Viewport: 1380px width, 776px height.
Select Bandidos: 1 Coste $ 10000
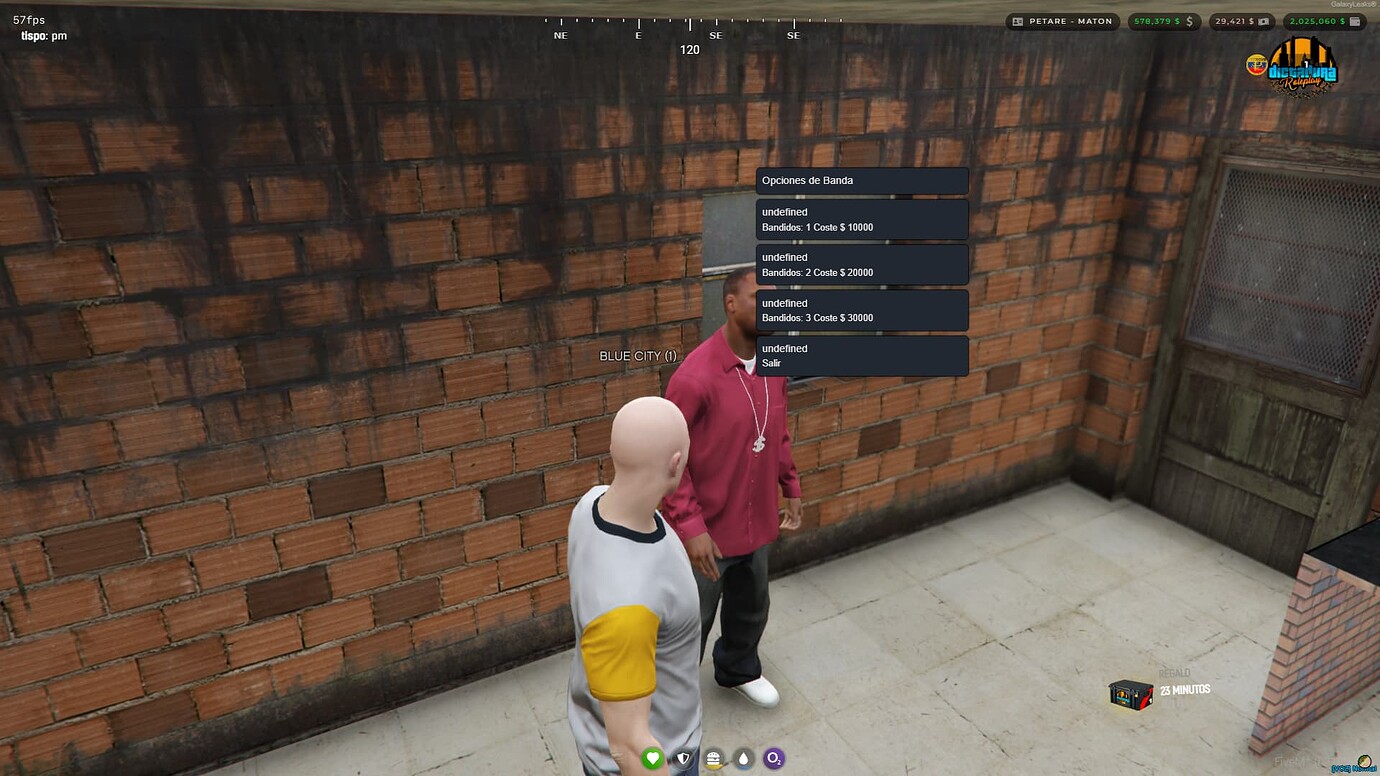point(862,219)
